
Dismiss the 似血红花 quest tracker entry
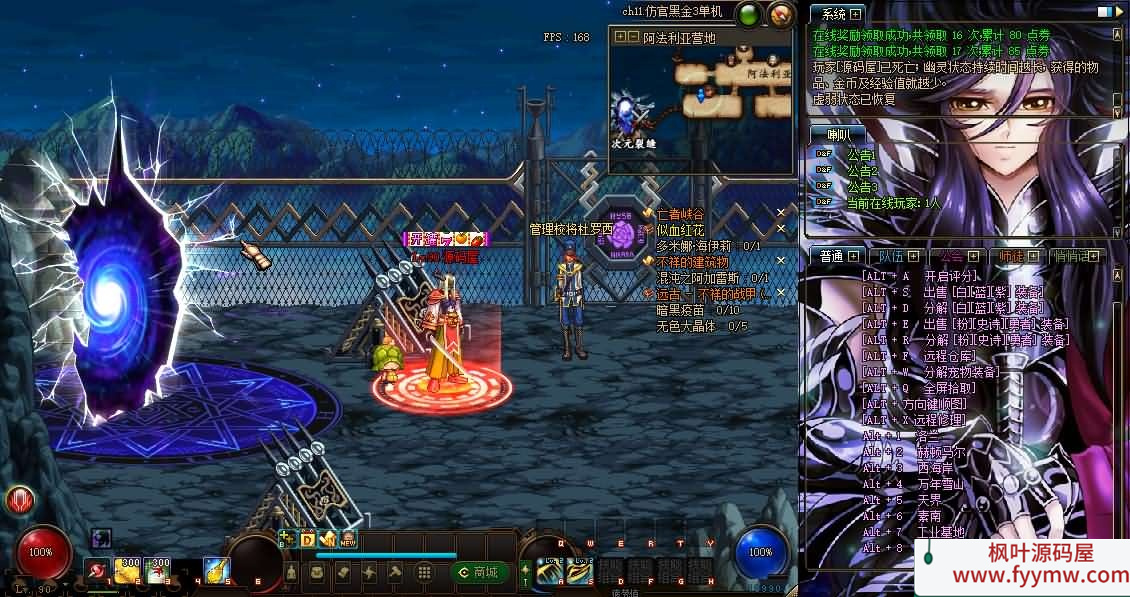[782, 229]
